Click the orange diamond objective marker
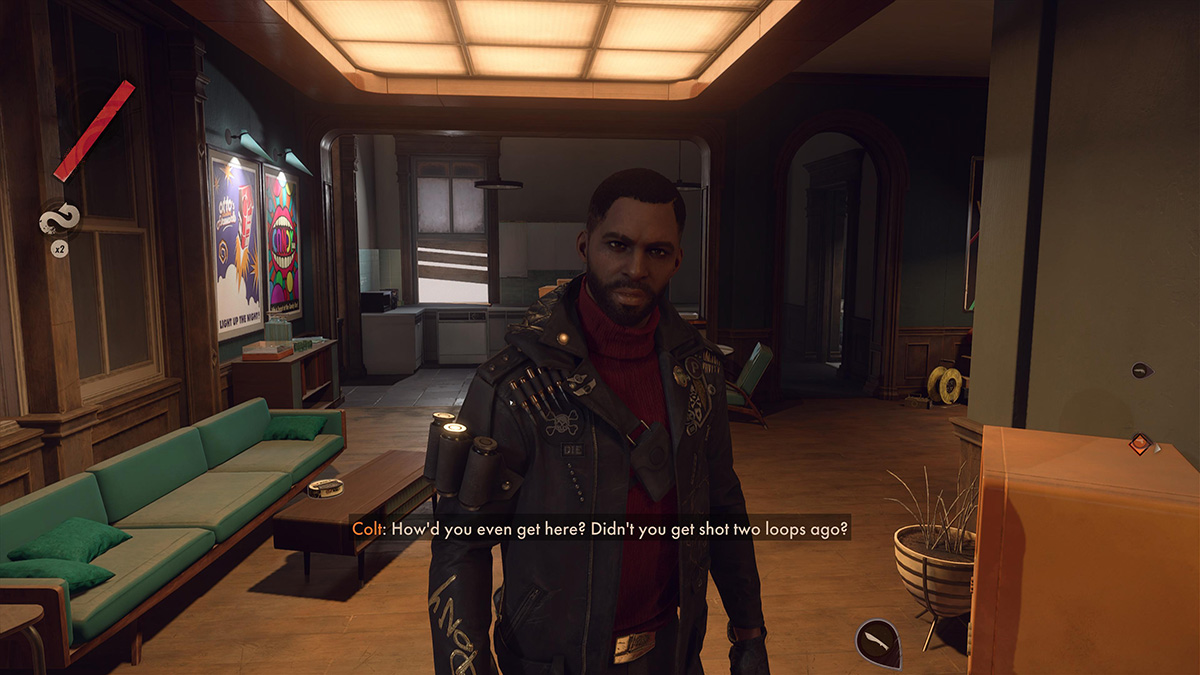Viewport: 1200px width, 675px height. tap(1139, 443)
